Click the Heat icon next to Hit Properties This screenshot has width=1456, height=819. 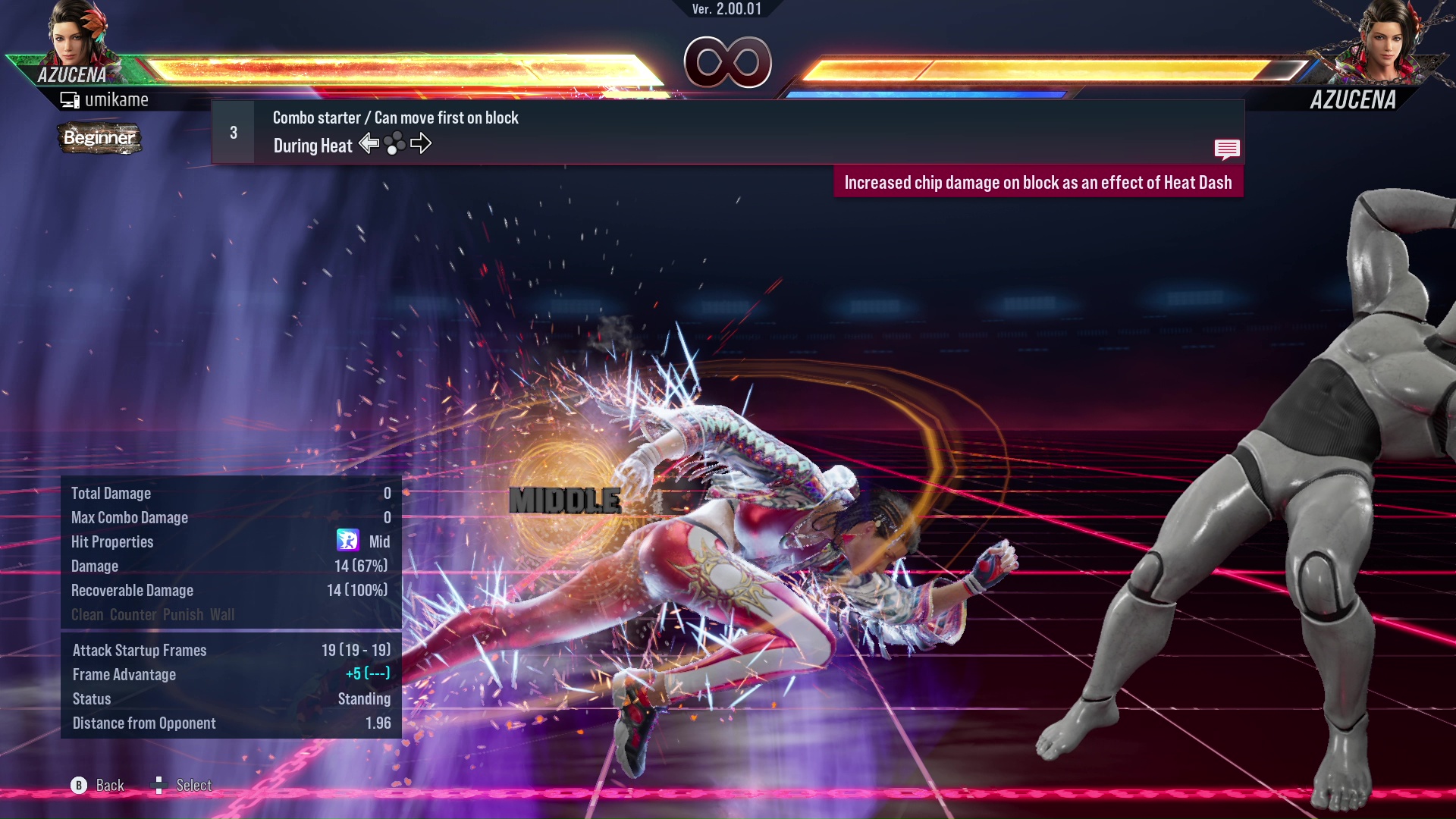(349, 541)
